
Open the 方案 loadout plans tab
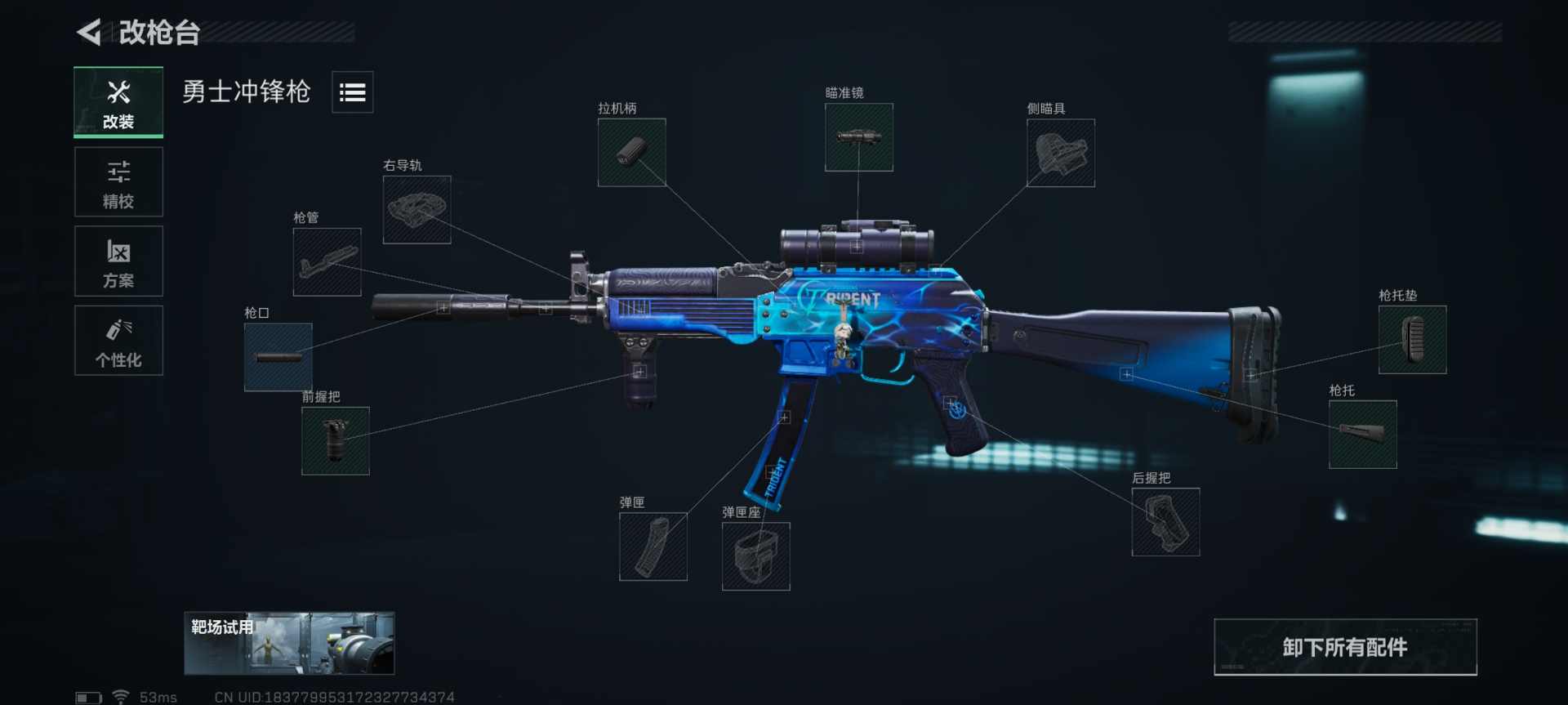click(x=118, y=261)
